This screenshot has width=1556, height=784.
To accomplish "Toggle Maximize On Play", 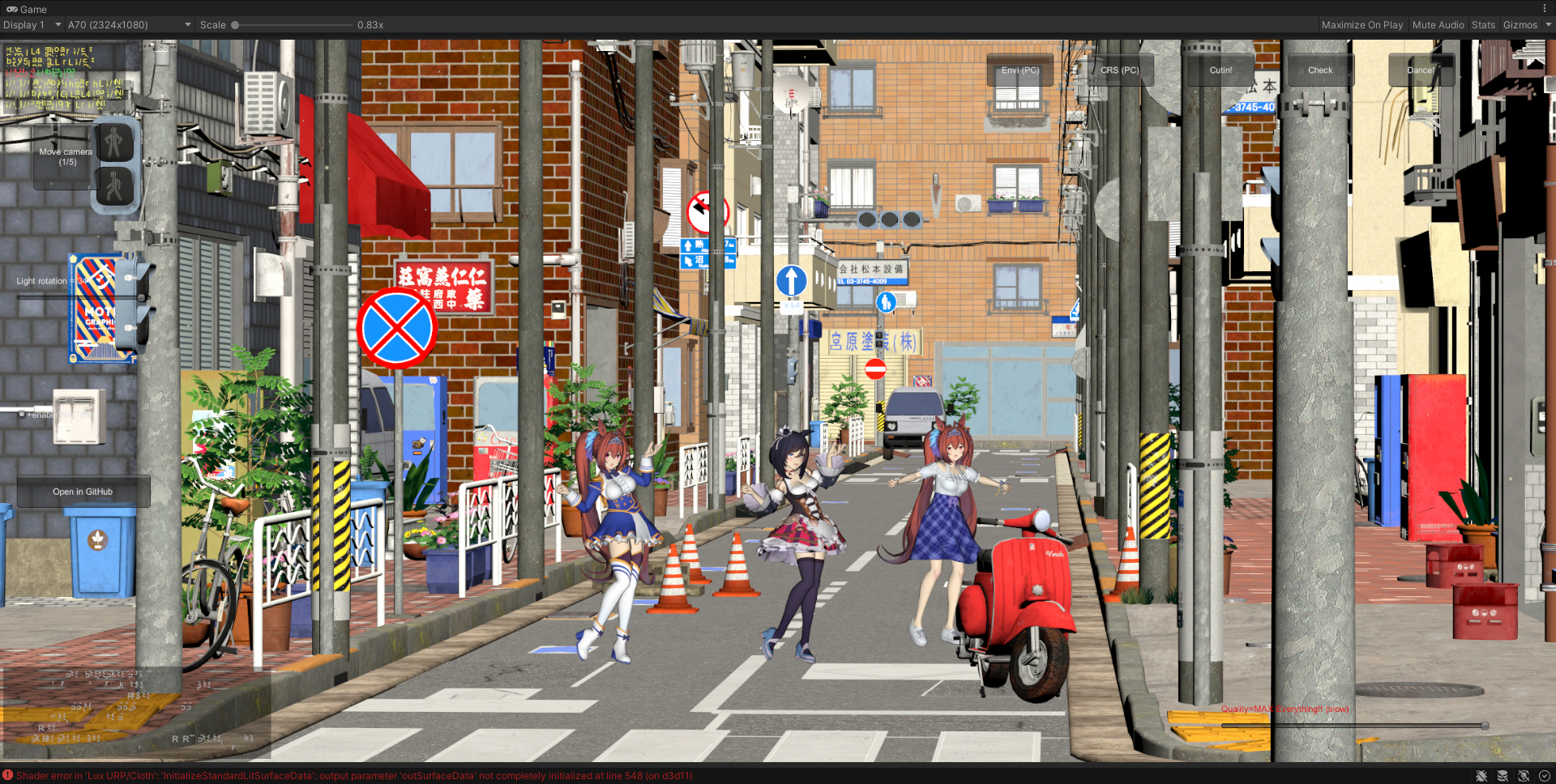I will click(x=1362, y=24).
